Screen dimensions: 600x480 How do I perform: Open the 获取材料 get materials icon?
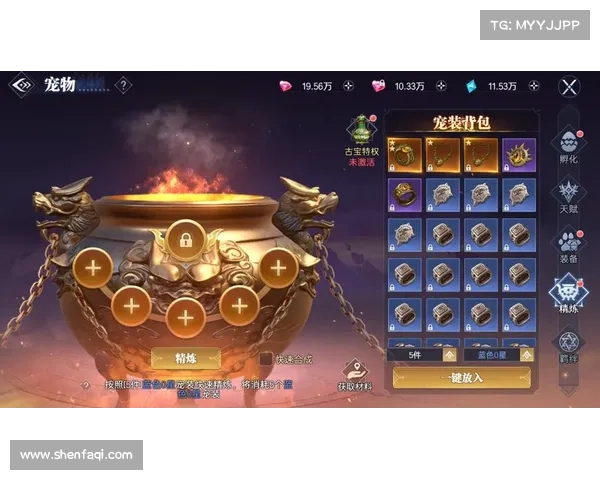point(354,374)
